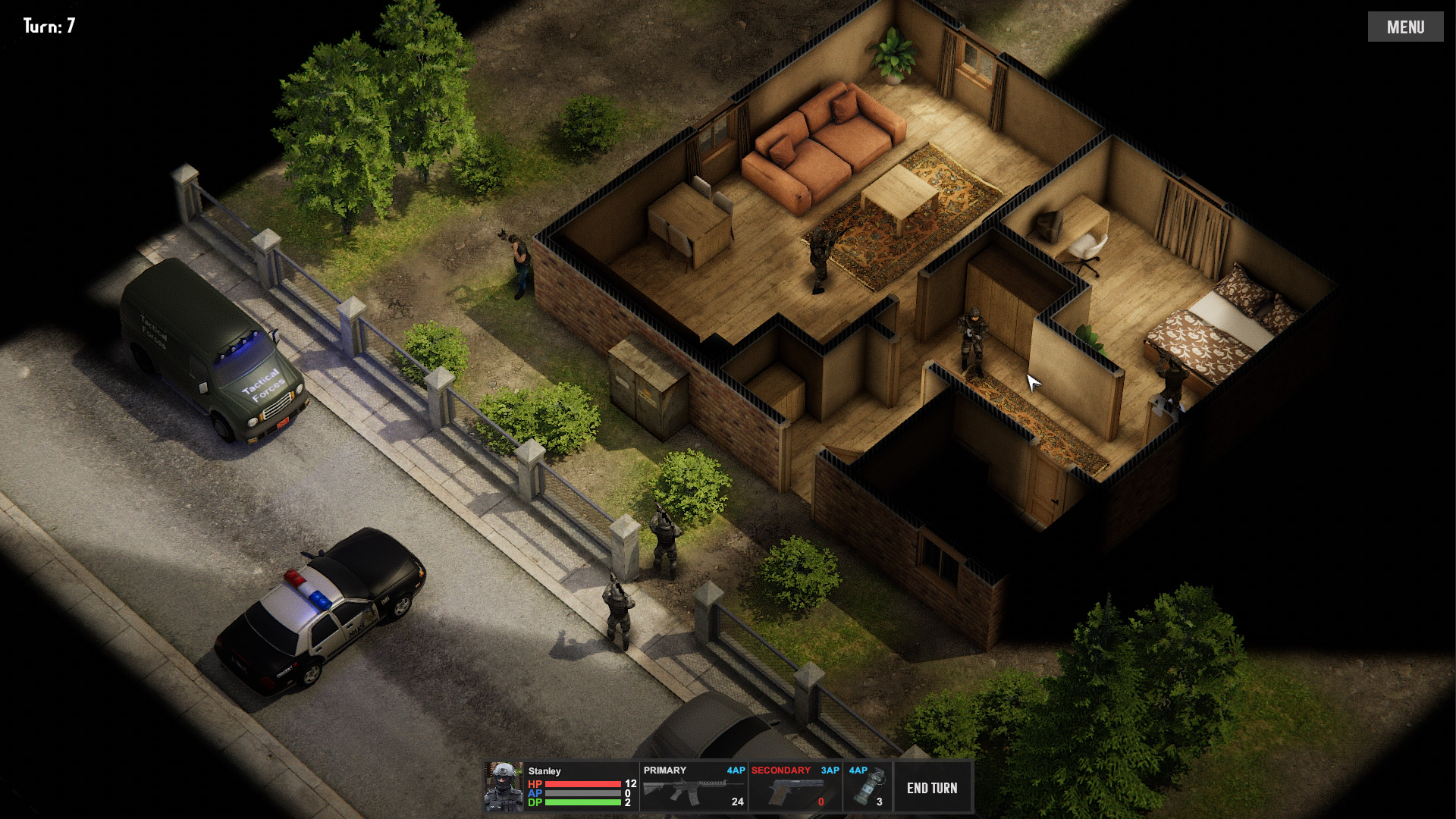End the current turn
The image size is (1456, 819).
click(932, 788)
